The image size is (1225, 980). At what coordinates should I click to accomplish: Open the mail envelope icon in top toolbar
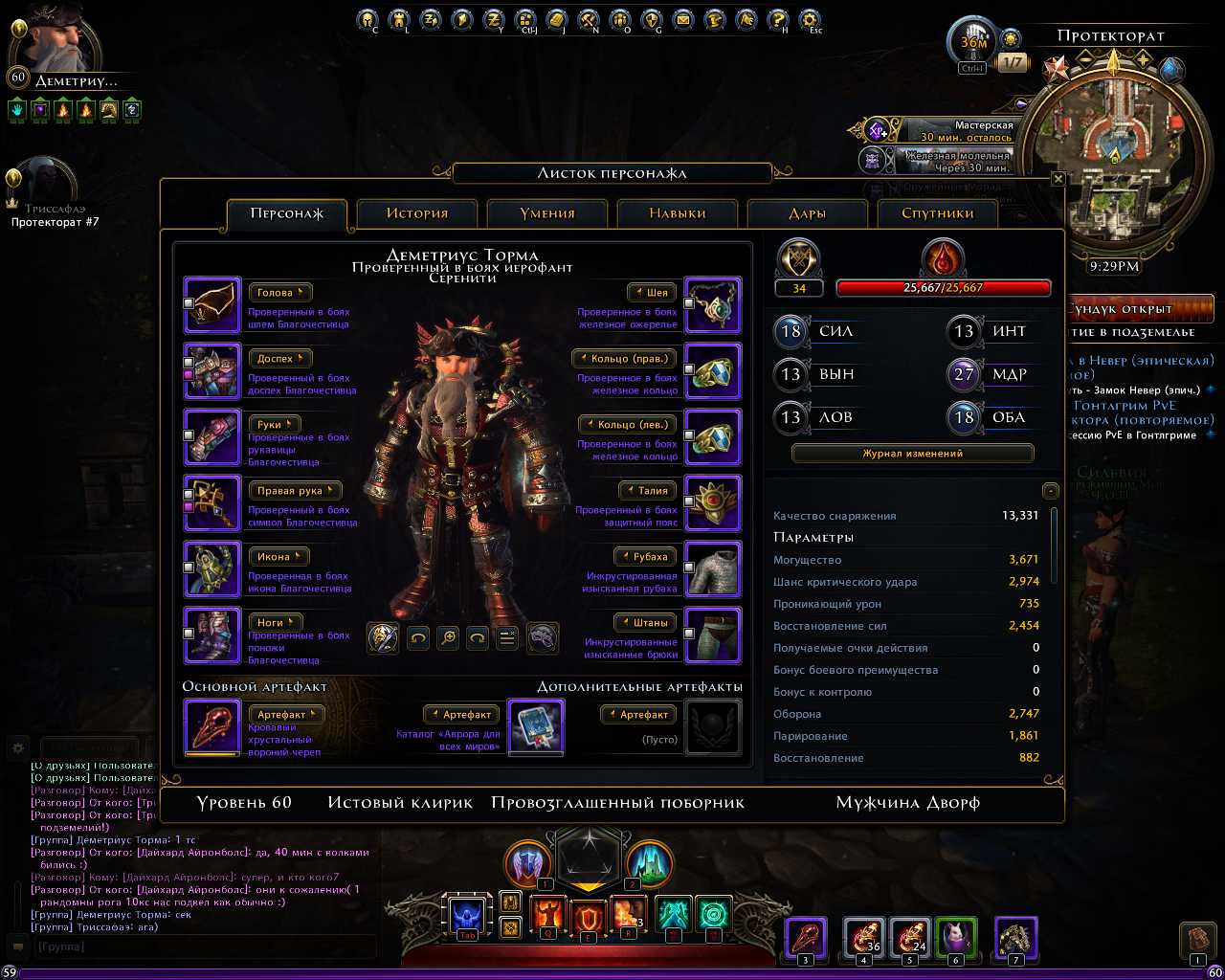tap(682, 19)
